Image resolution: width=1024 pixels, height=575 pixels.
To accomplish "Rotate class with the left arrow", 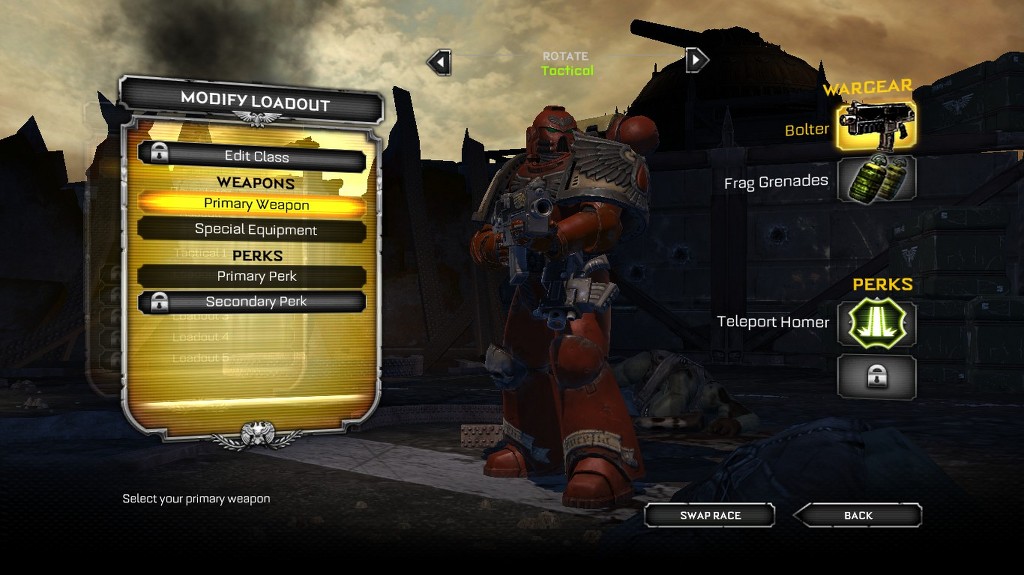I will [x=439, y=62].
